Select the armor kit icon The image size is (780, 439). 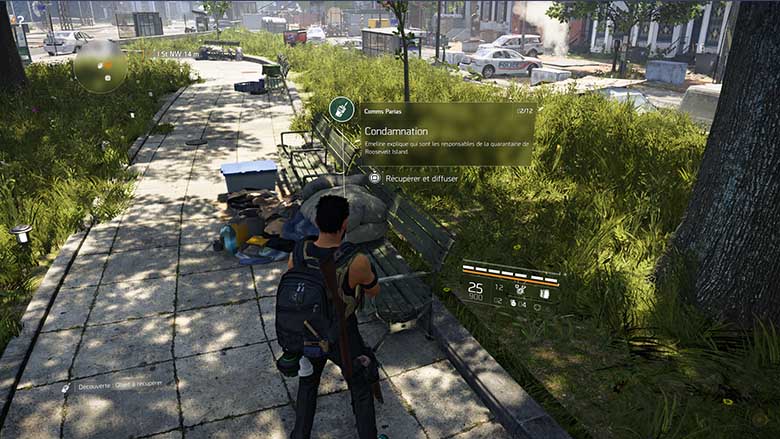point(545,293)
